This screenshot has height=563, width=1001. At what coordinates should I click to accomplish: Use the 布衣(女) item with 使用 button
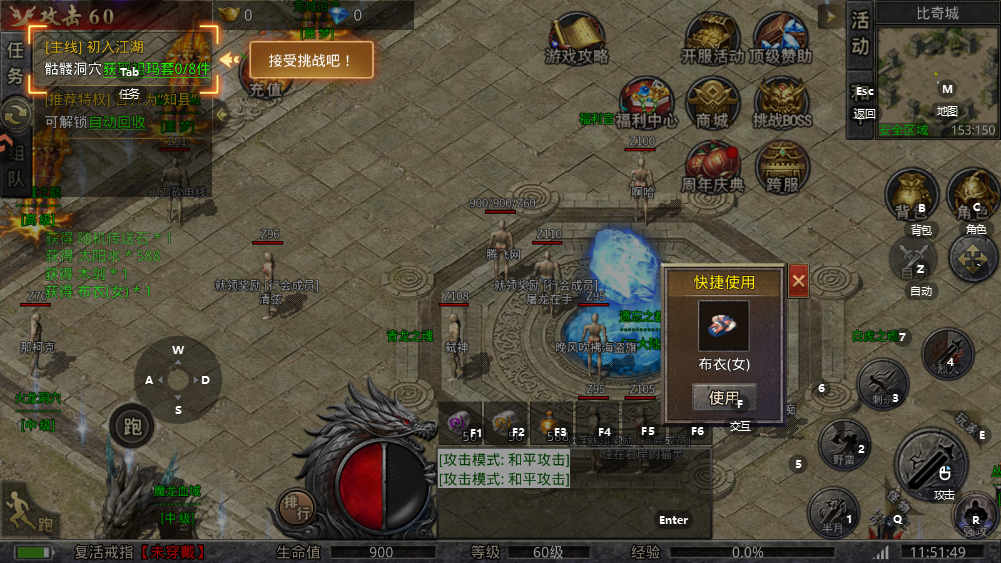723,398
